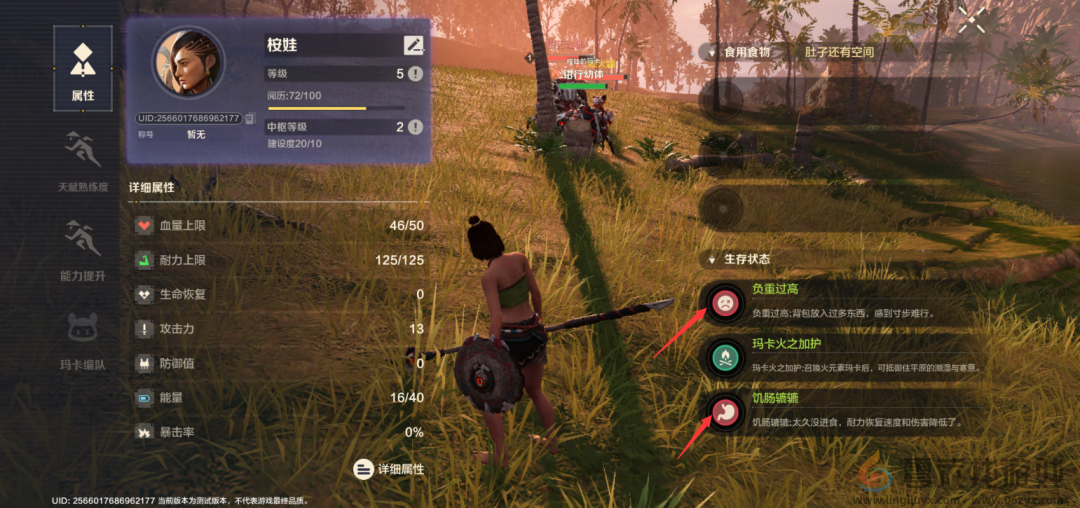This screenshot has width=1080, height=508.
Task: Switch to the 天赋熟练度 tab
Action: [x=82, y=160]
